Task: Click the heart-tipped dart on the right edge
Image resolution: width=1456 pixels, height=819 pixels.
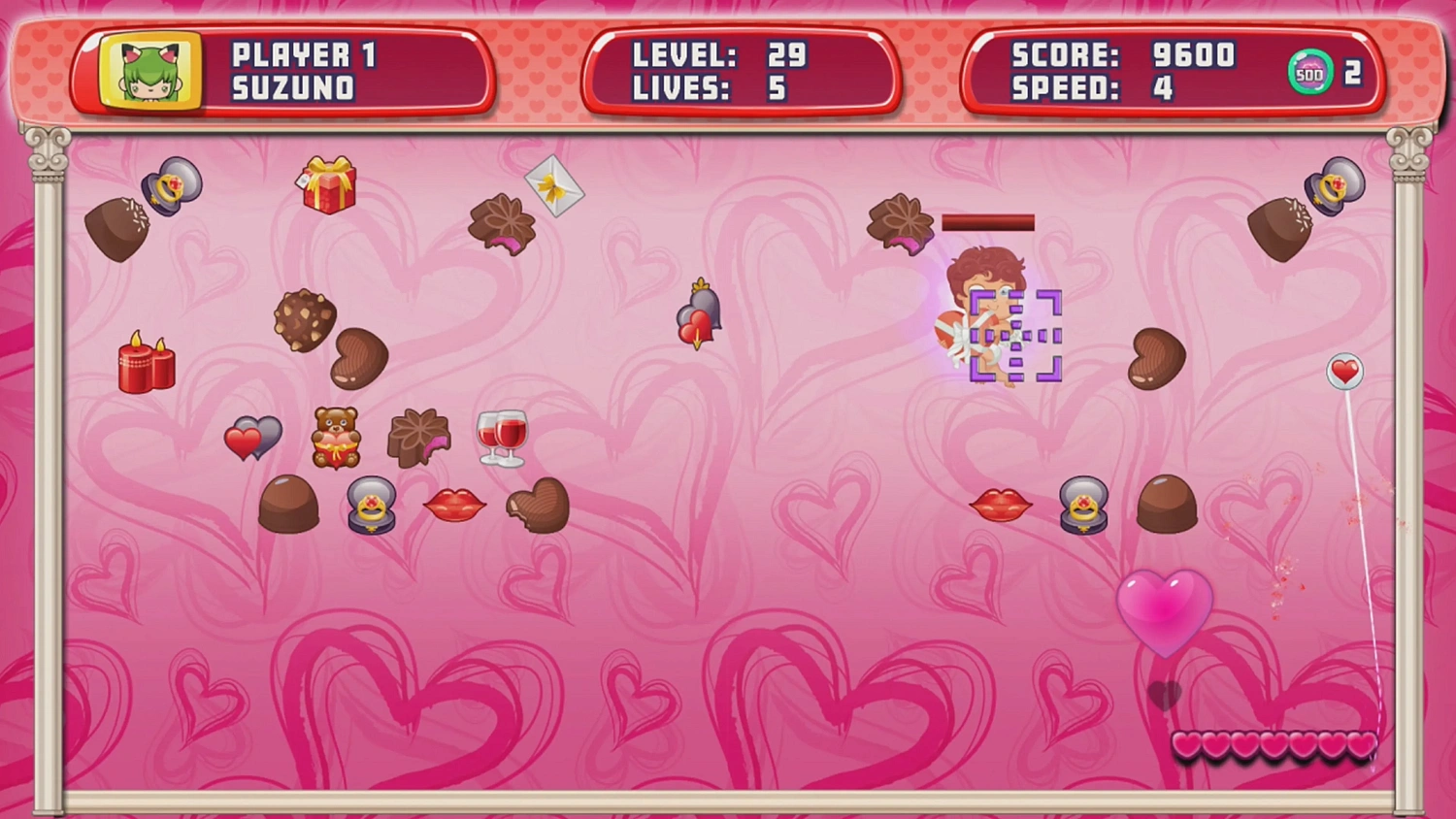Action: [x=1345, y=373]
